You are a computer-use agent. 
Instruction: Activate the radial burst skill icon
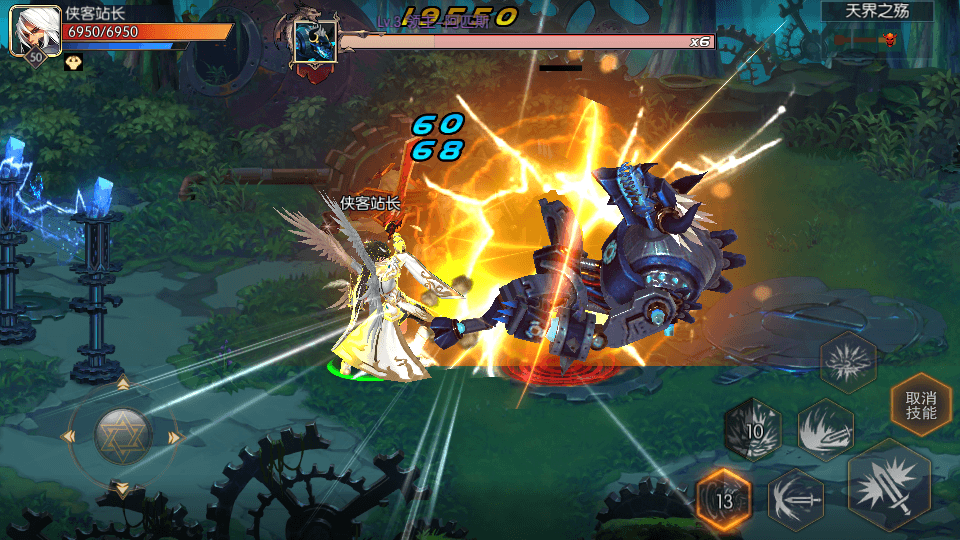[x=848, y=361]
